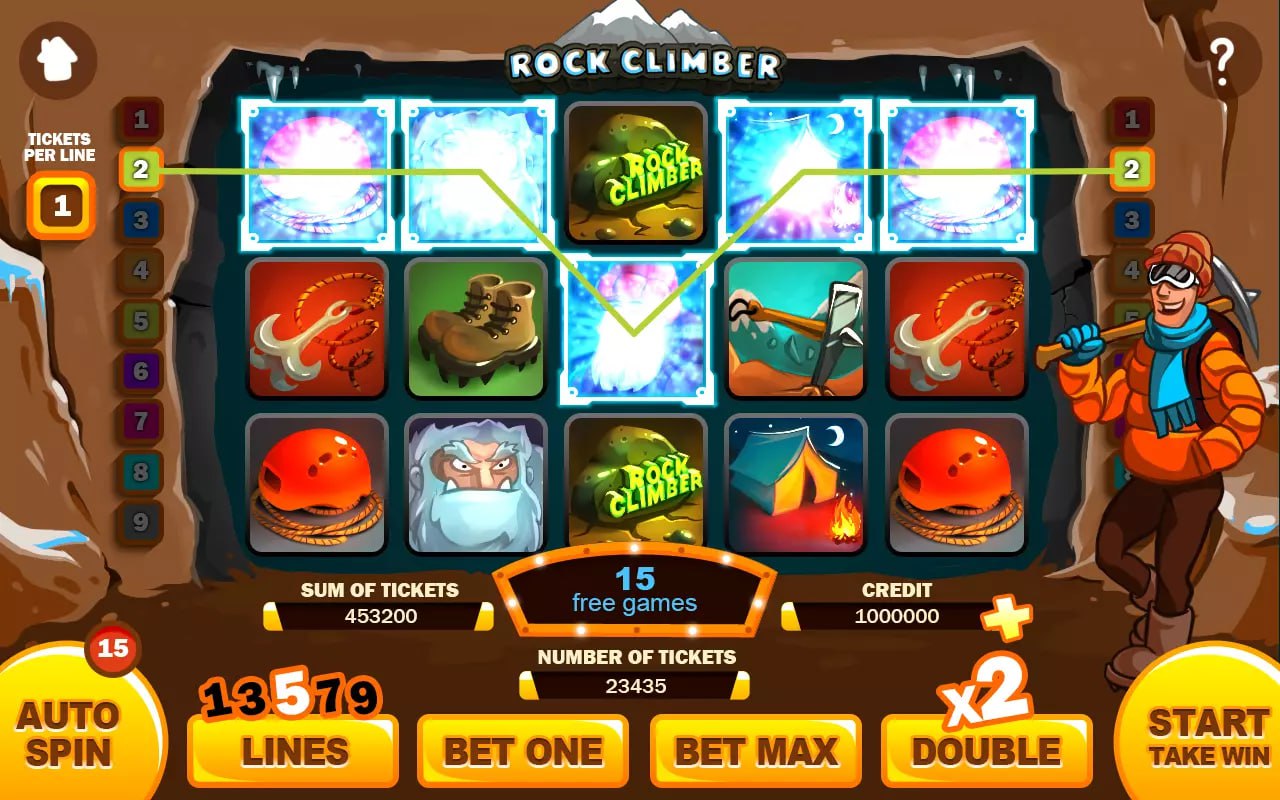Click the glowing snowball symbol on reel five
Viewport: 1280px width, 800px height.
957,172
